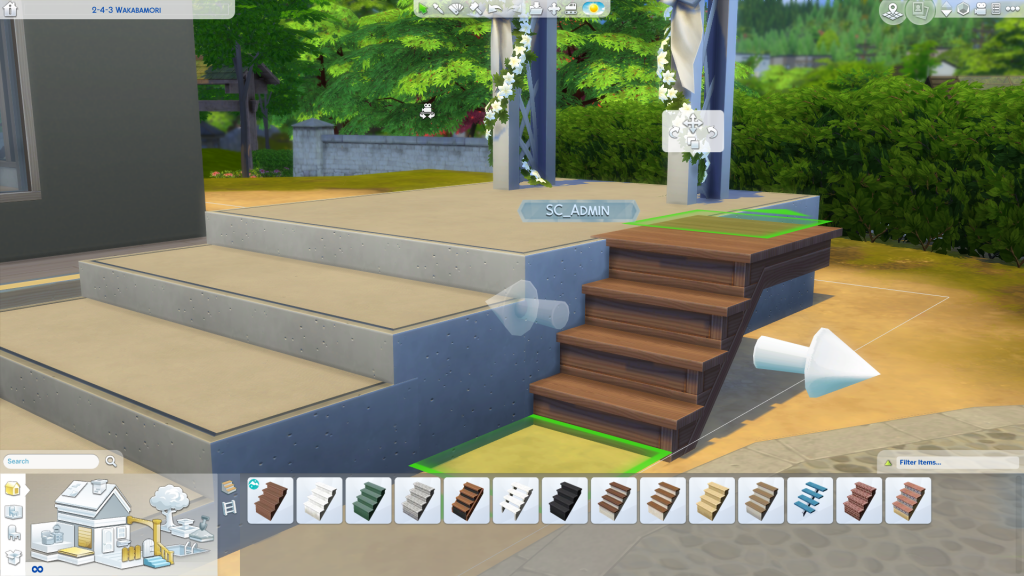Open the Build mode house tab
The width and height of the screenshot is (1024, 576).
(x=14, y=489)
